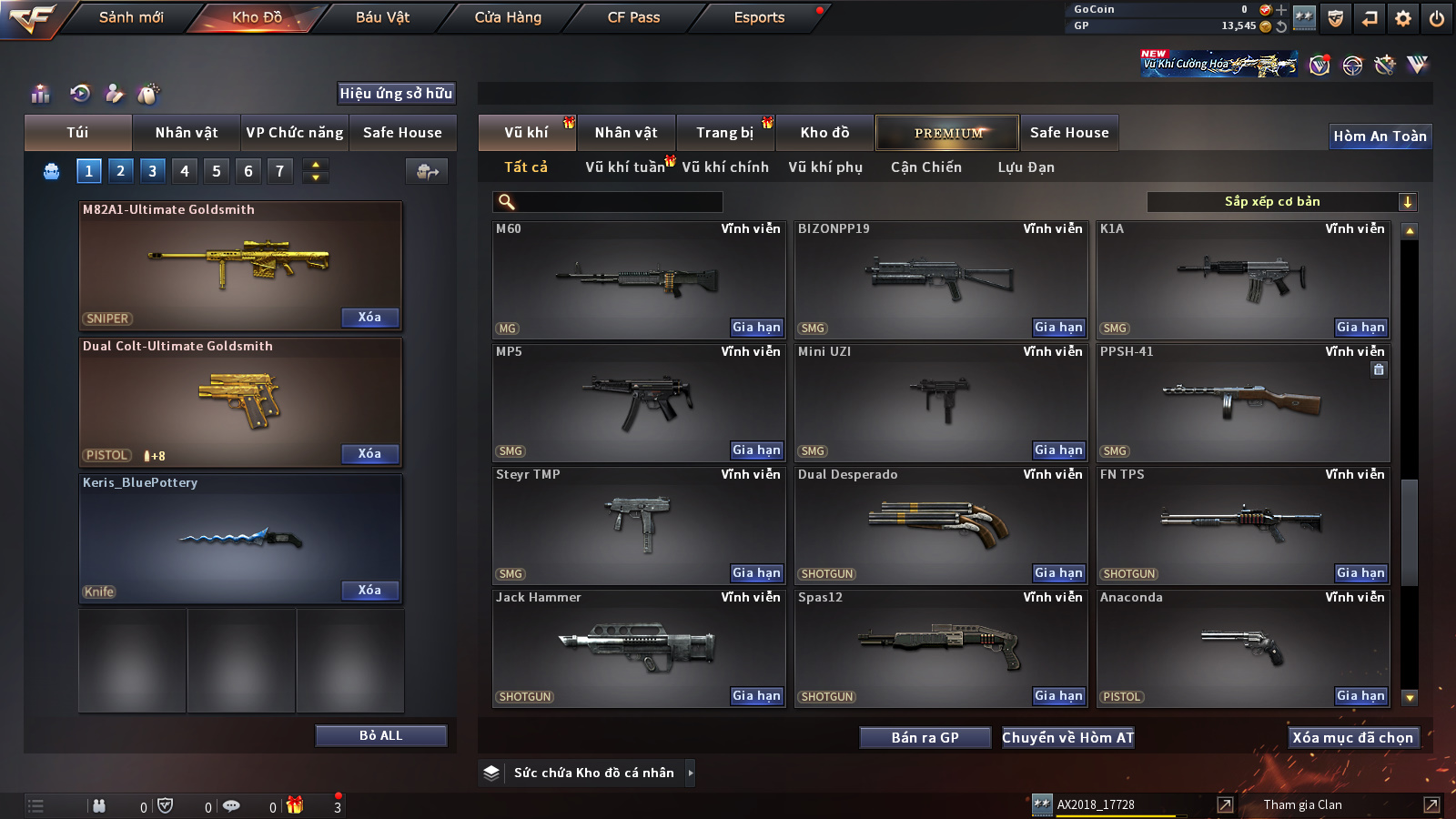This screenshot has width=1456, height=819.
Task: Extend the M60 with Gia hạn
Action: (756, 328)
